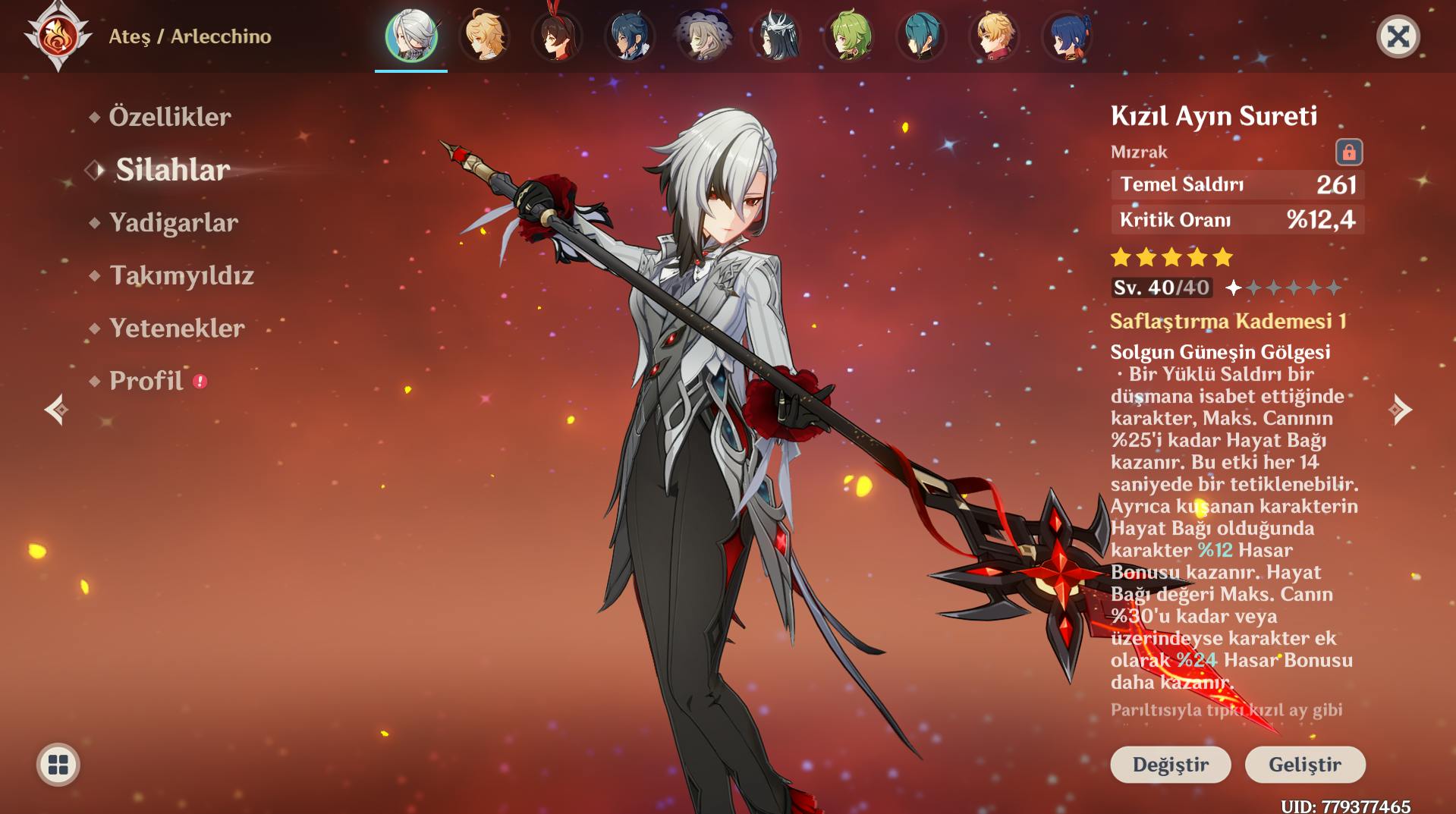Image resolution: width=1456 pixels, height=814 pixels.
Task: Select the black-haired portrait with silver headpiece
Action: click(x=775, y=36)
